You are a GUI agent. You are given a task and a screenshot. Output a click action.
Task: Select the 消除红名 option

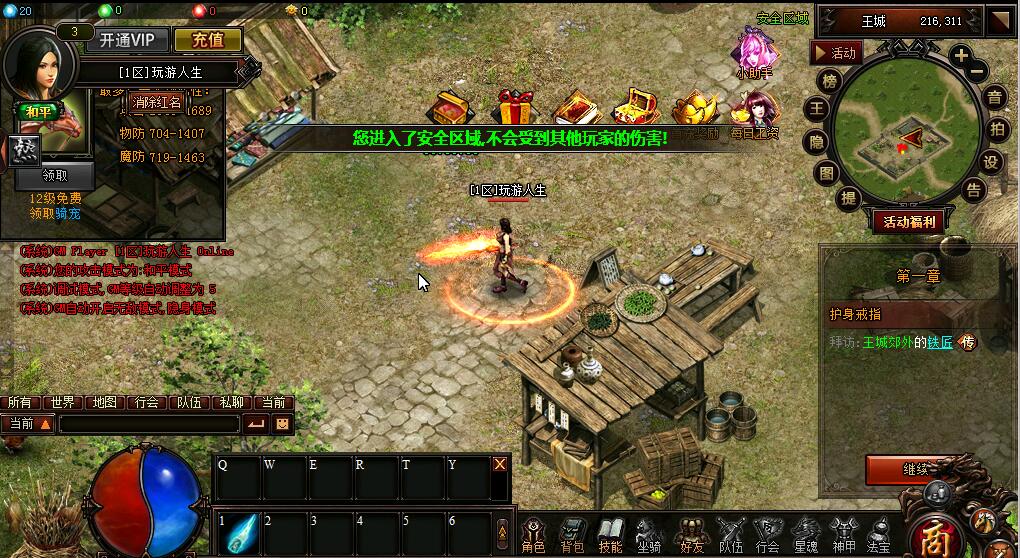point(157,102)
